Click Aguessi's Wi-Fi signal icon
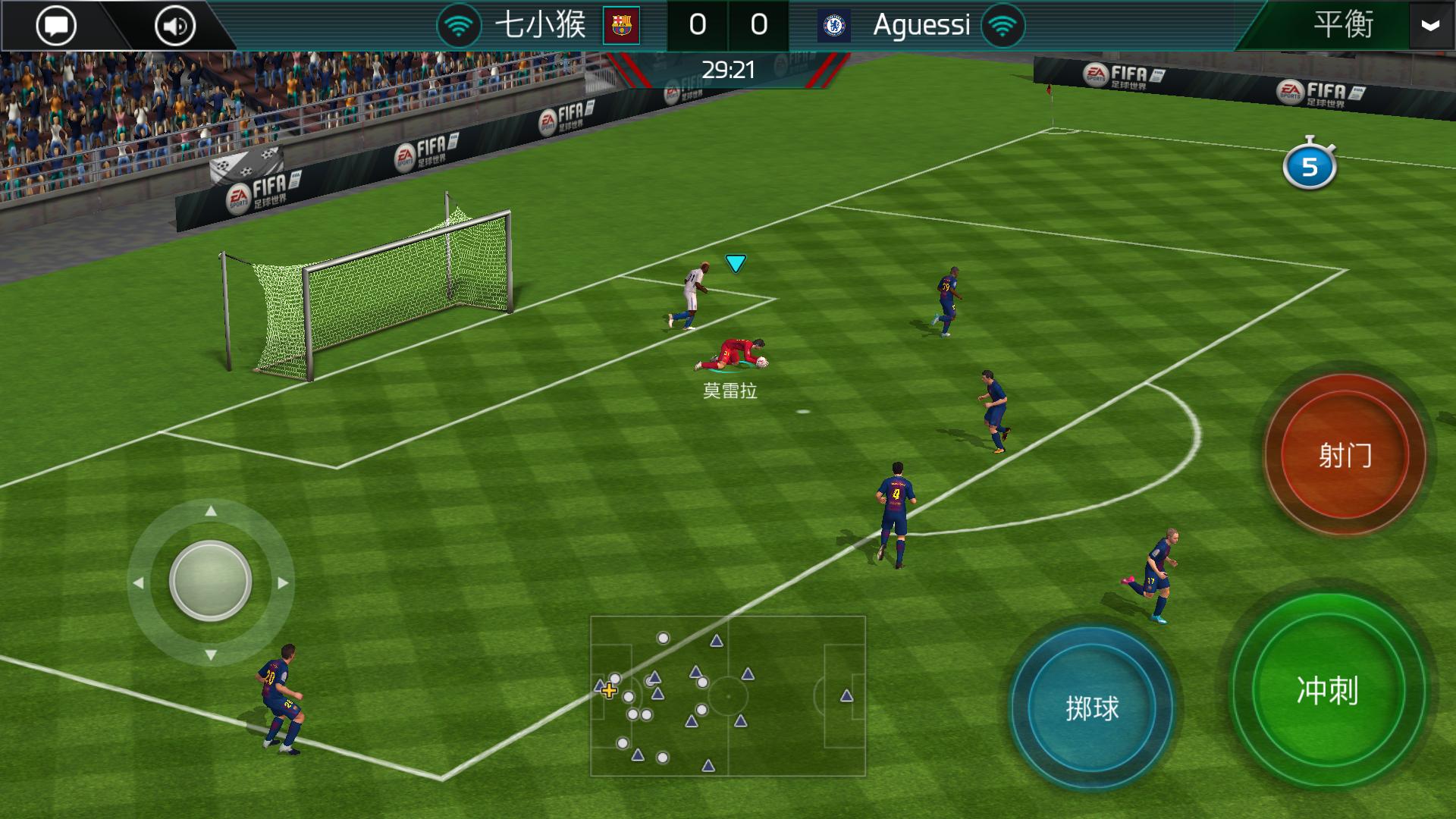 click(x=1003, y=24)
